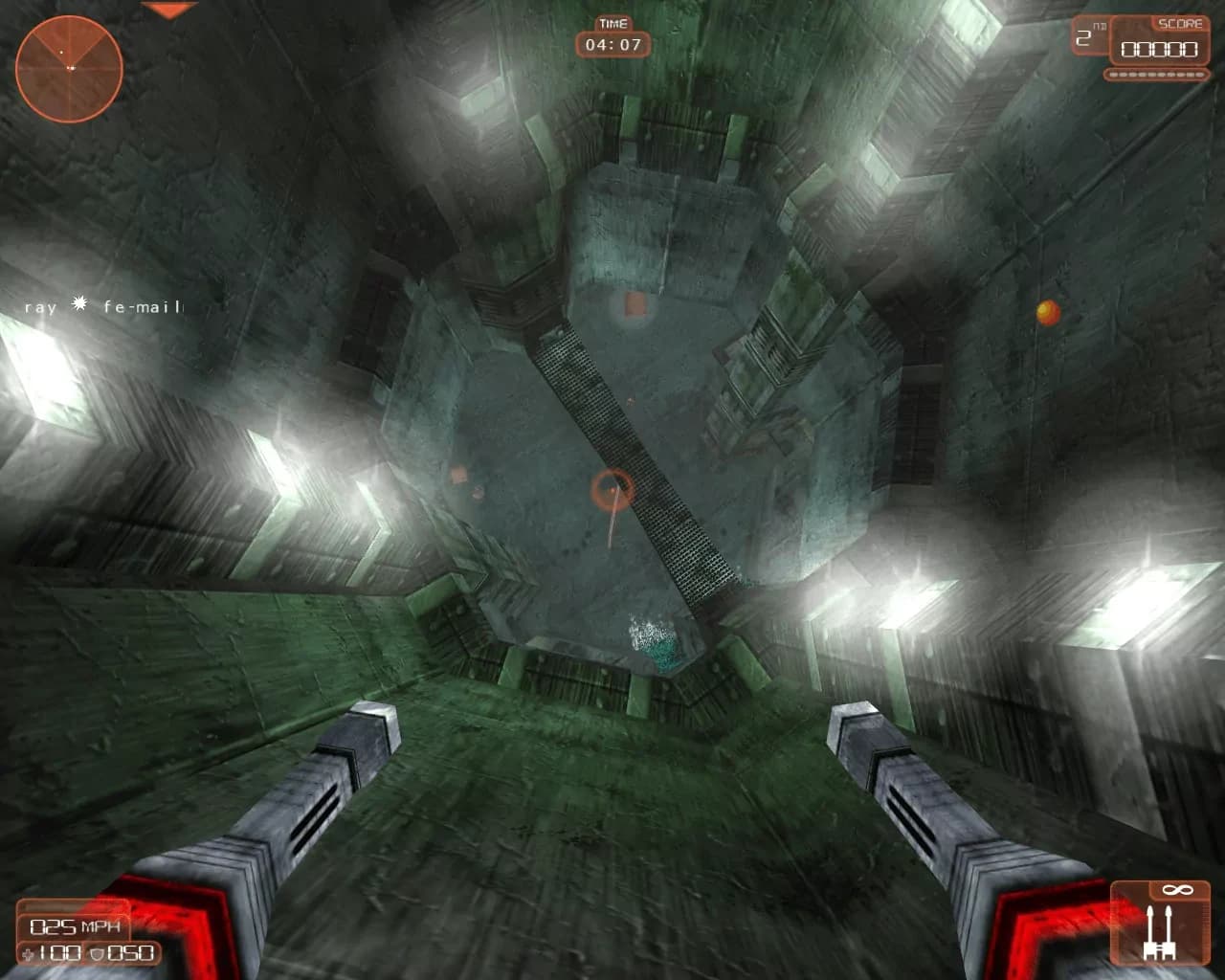Click the segmented progress bar under the score
Image resolution: width=1225 pixels, height=980 pixels.
click(1155, 72)
